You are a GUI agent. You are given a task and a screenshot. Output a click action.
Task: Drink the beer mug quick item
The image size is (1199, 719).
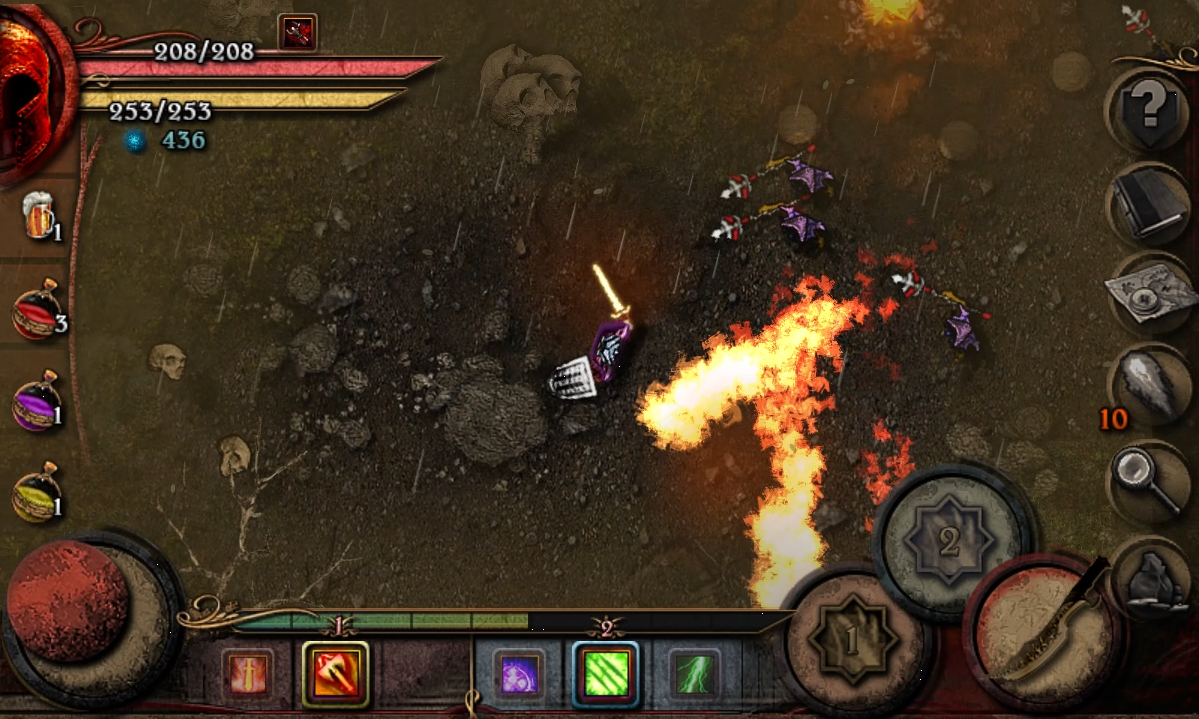[x=39, y=215]
